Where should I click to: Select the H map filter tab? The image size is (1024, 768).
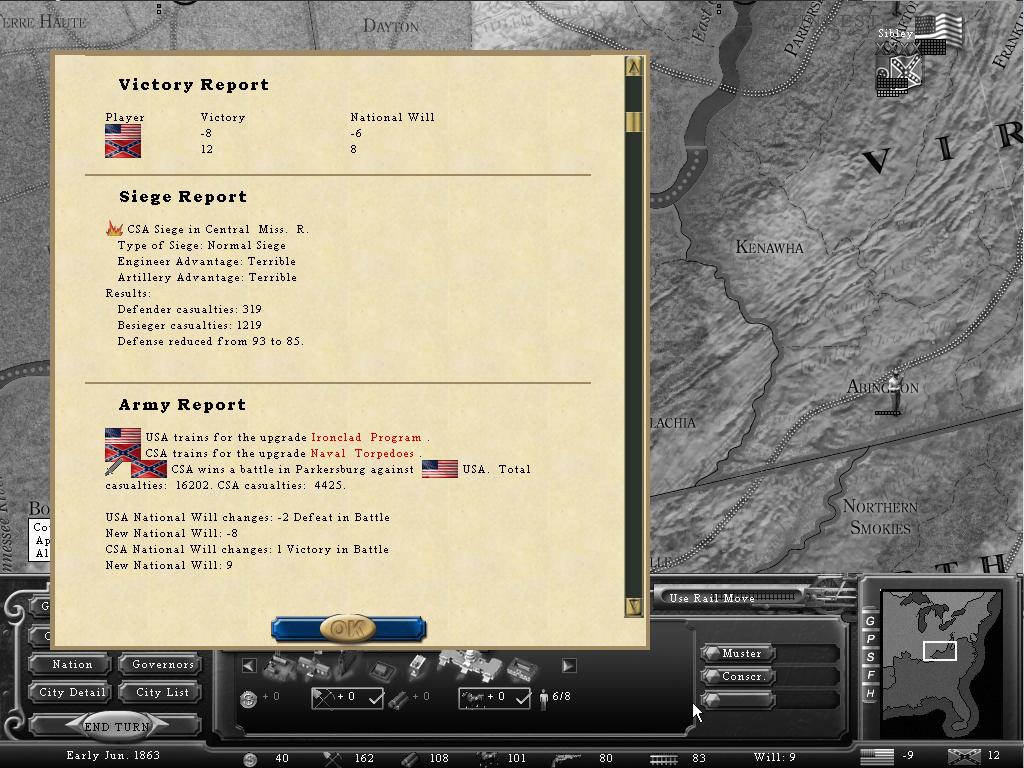870,693
